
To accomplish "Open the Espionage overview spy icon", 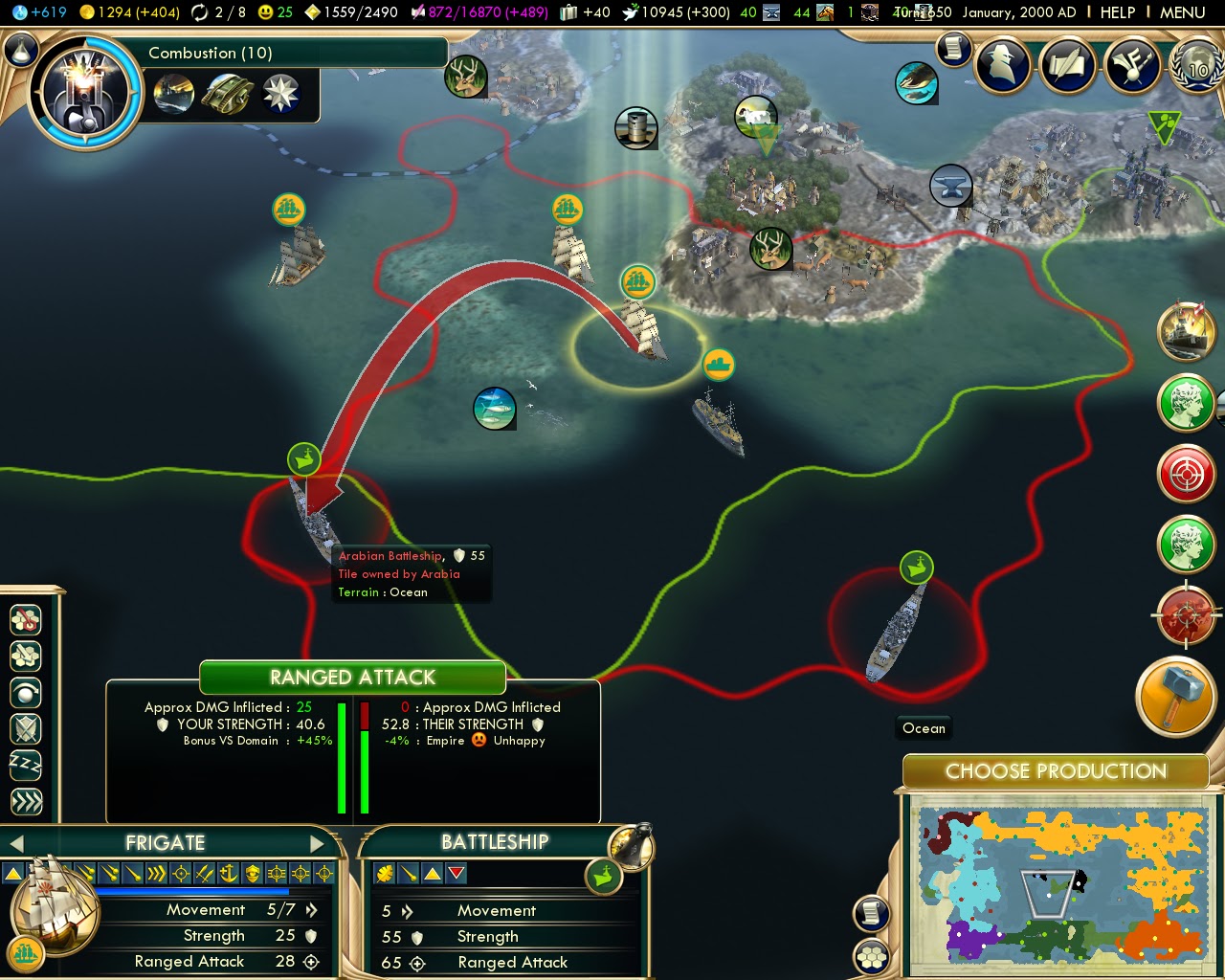I will click(1003, 67).
